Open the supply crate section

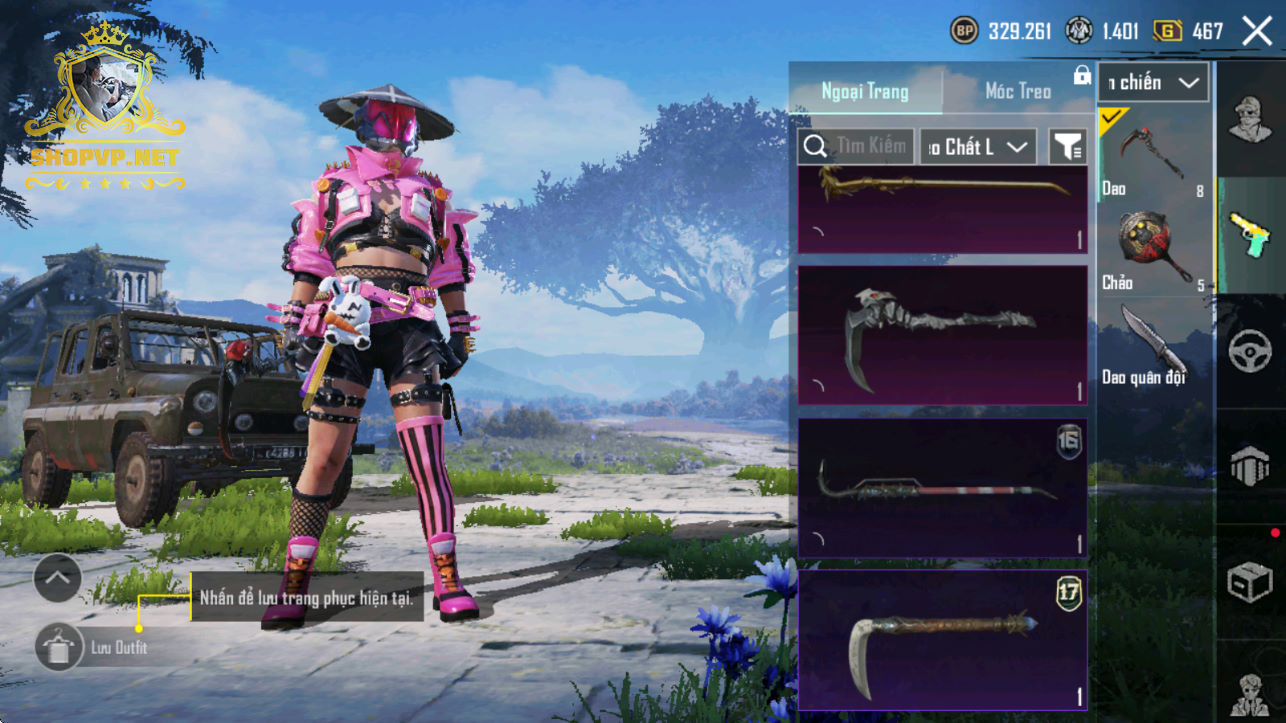(x=1250, y=582)
